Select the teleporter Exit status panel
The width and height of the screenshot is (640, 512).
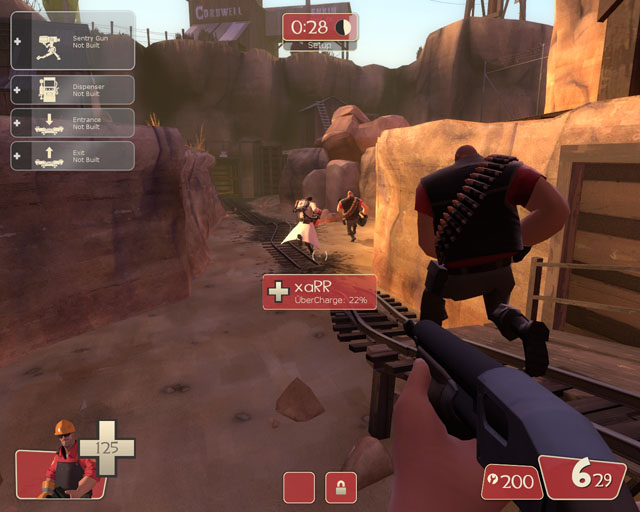tap(72, 155)
